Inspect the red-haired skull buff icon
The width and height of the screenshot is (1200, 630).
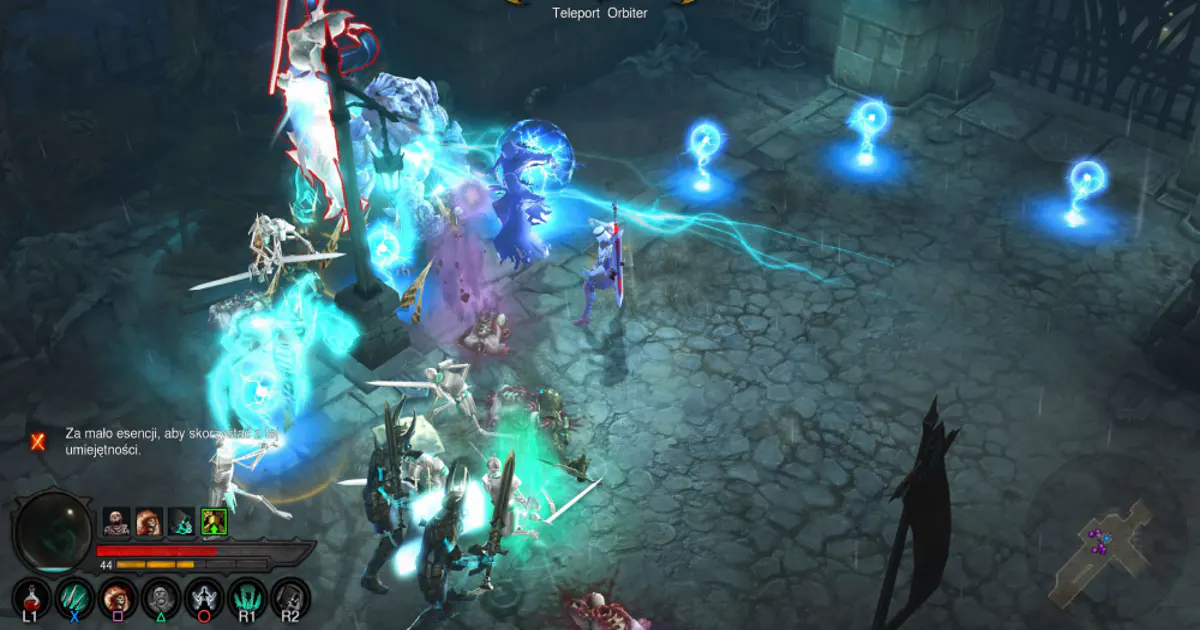point(149,521)
